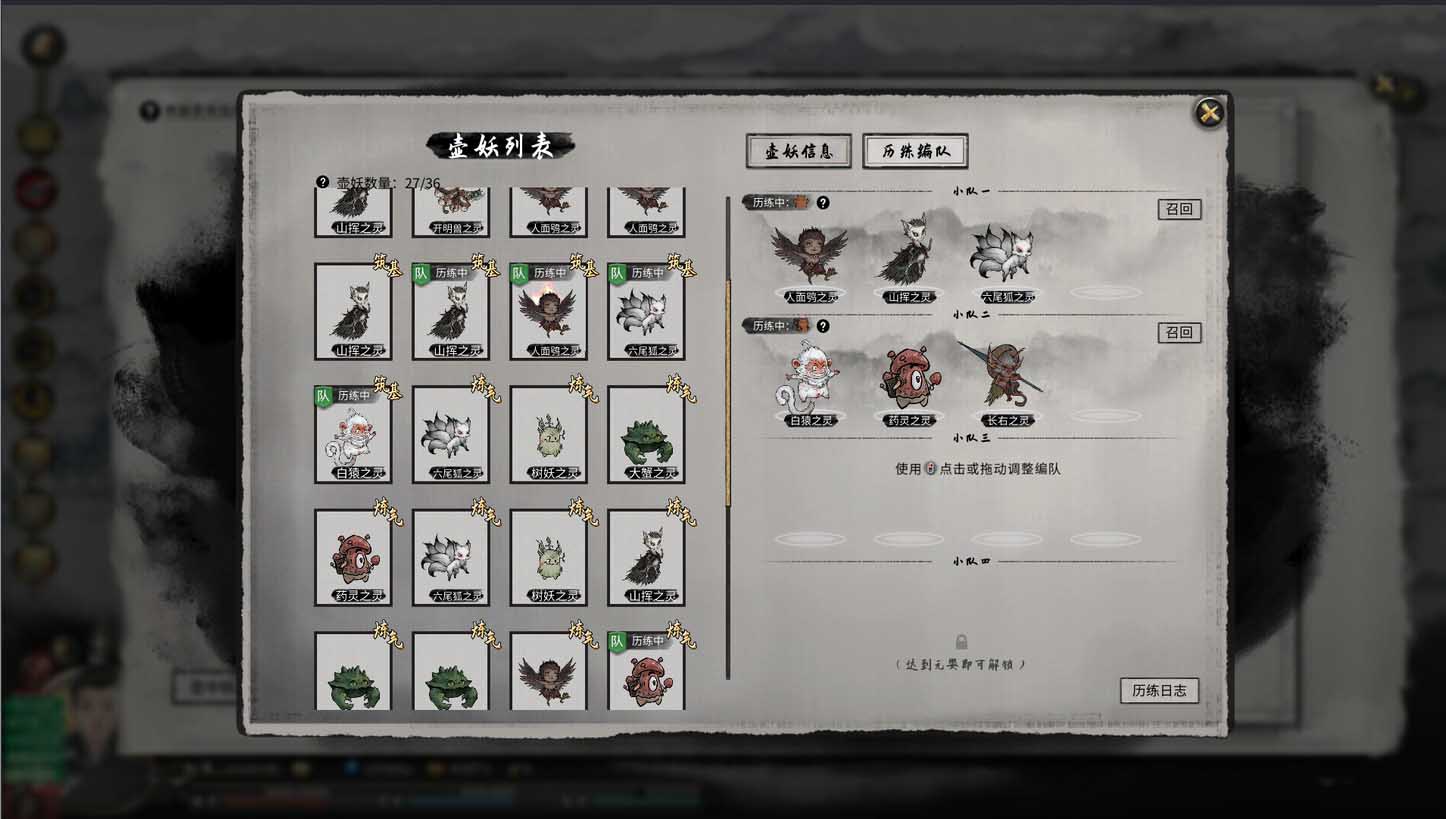Viewport: 1446px width, 819px height.
Task: Click the green 队 badge on 白猿之灵 card
Action: tap(325, 394)
